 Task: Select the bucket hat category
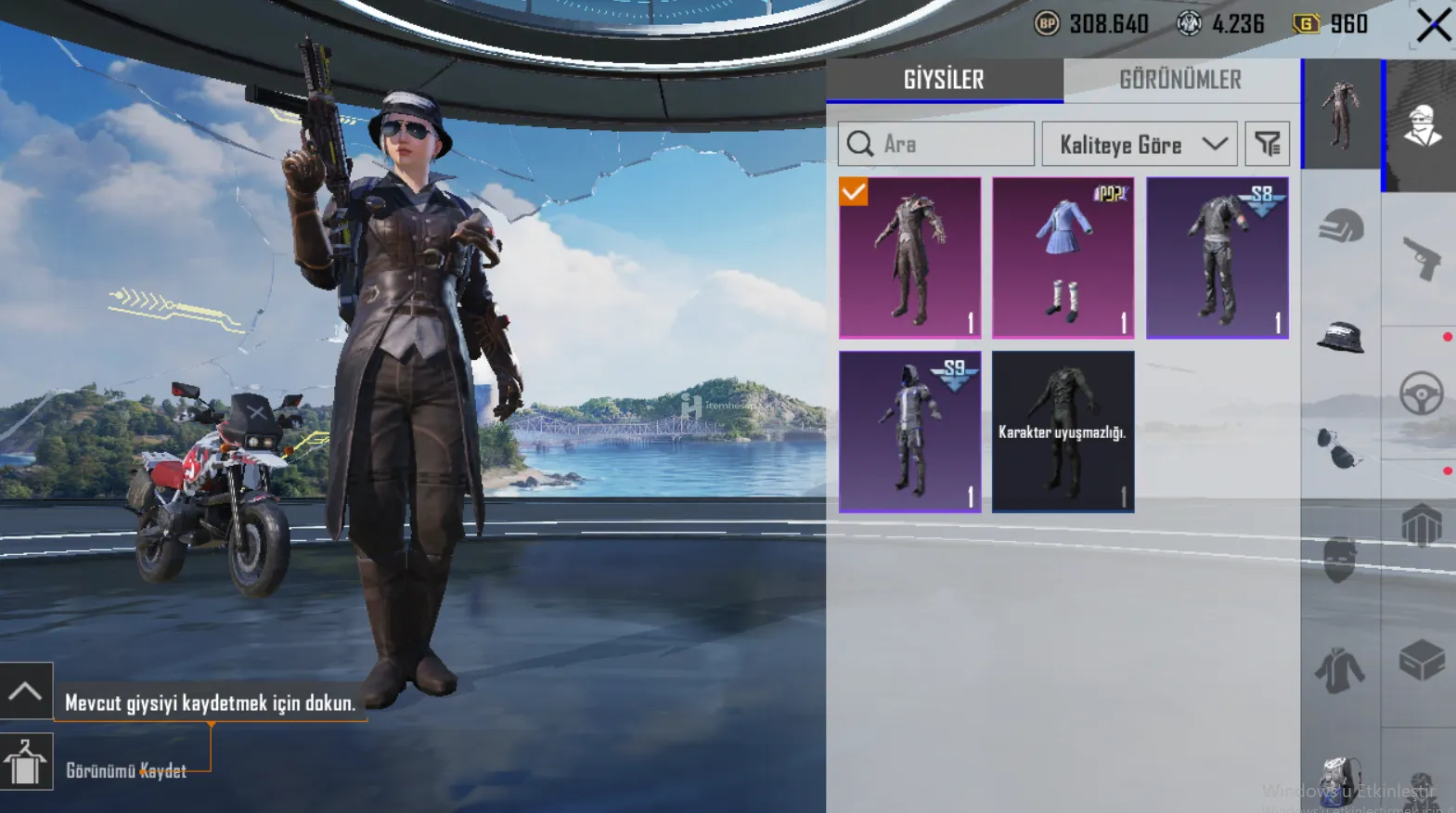click(x=1341, y=338)
